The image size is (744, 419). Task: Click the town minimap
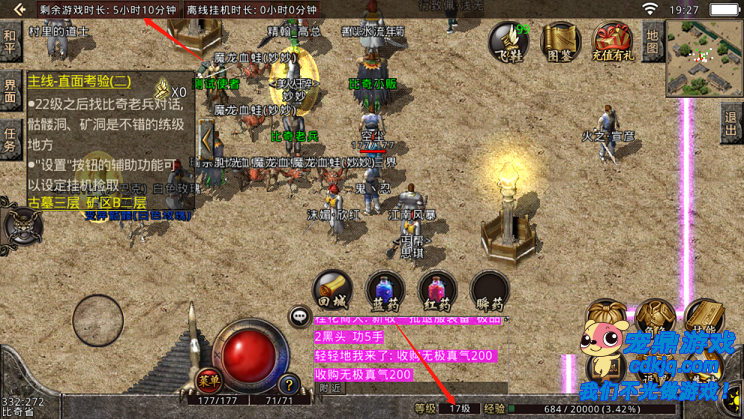(x=704, y=56)
